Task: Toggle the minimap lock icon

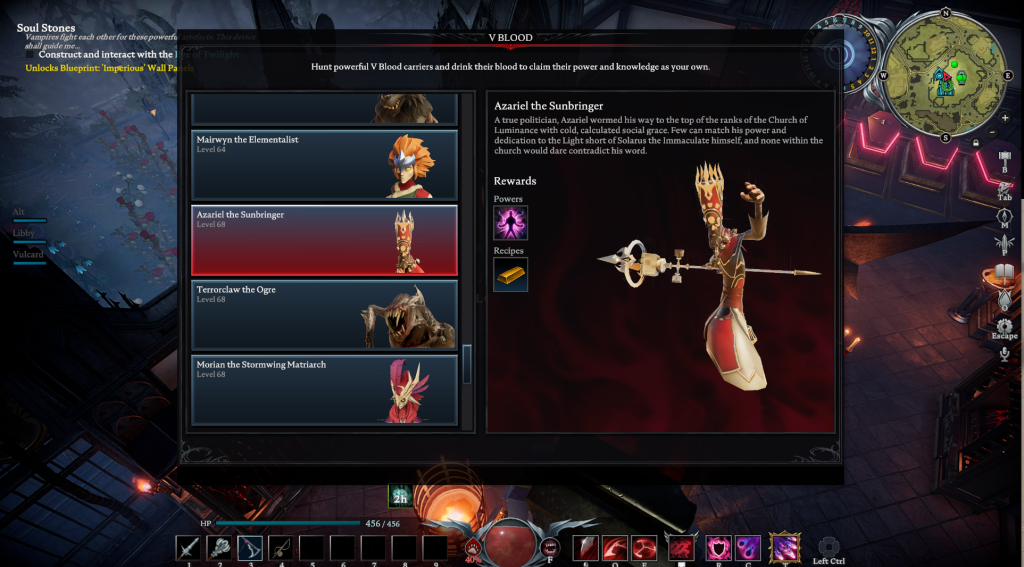Action: (x=976, y=143)
